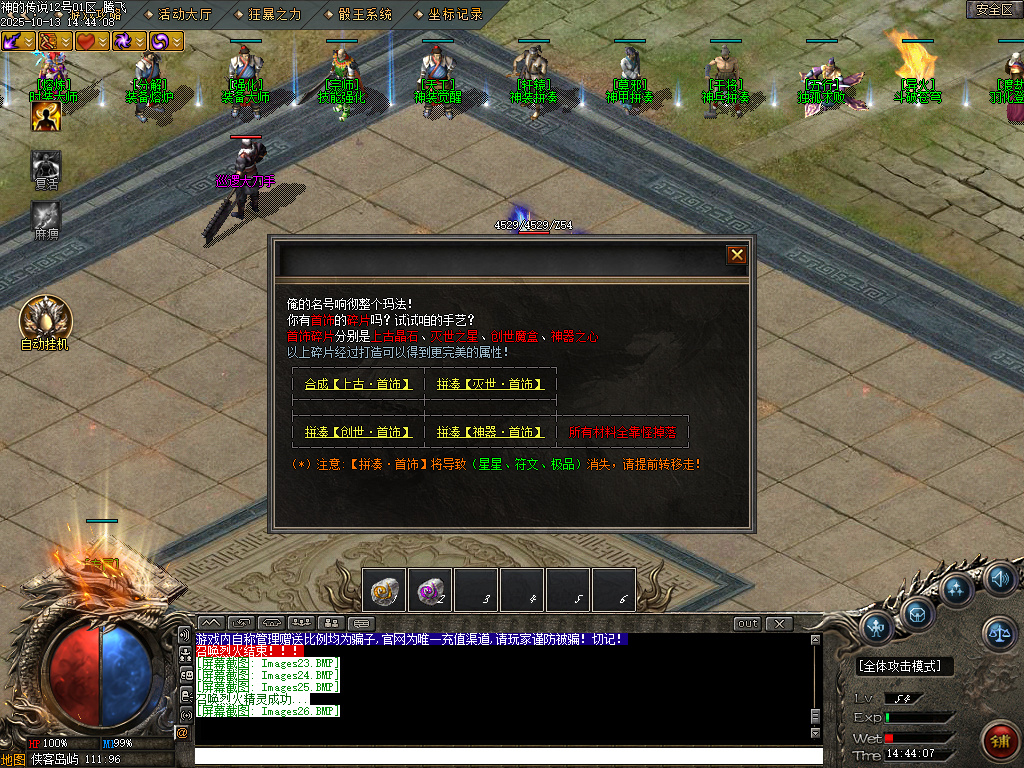Viewport: 1024px width, 768px height.
Task: Activate the 麻痹 paralysis skill icon
Action: pos(46,216)
